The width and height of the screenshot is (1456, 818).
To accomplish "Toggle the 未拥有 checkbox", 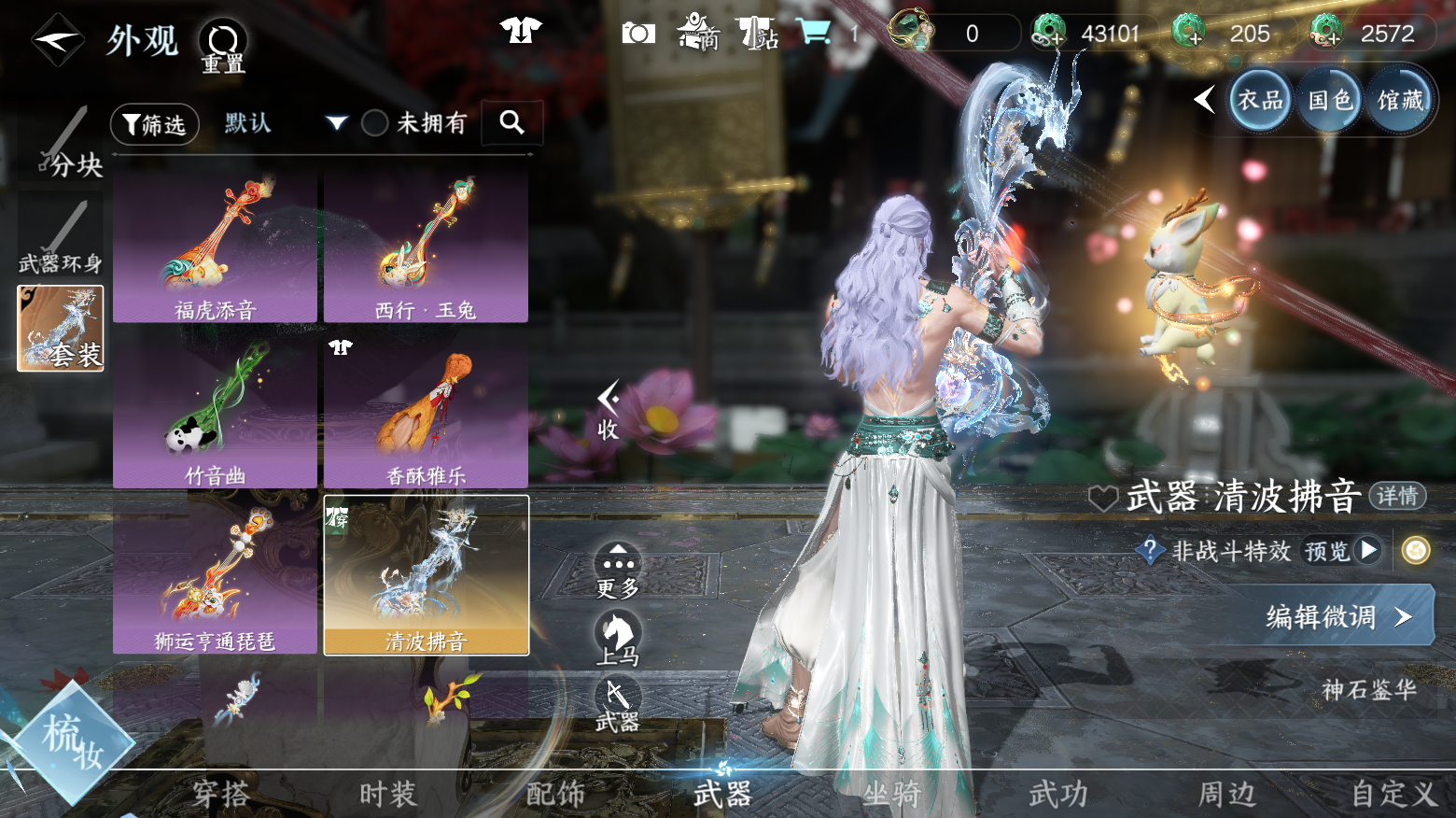I will click(x=375, y=123).
